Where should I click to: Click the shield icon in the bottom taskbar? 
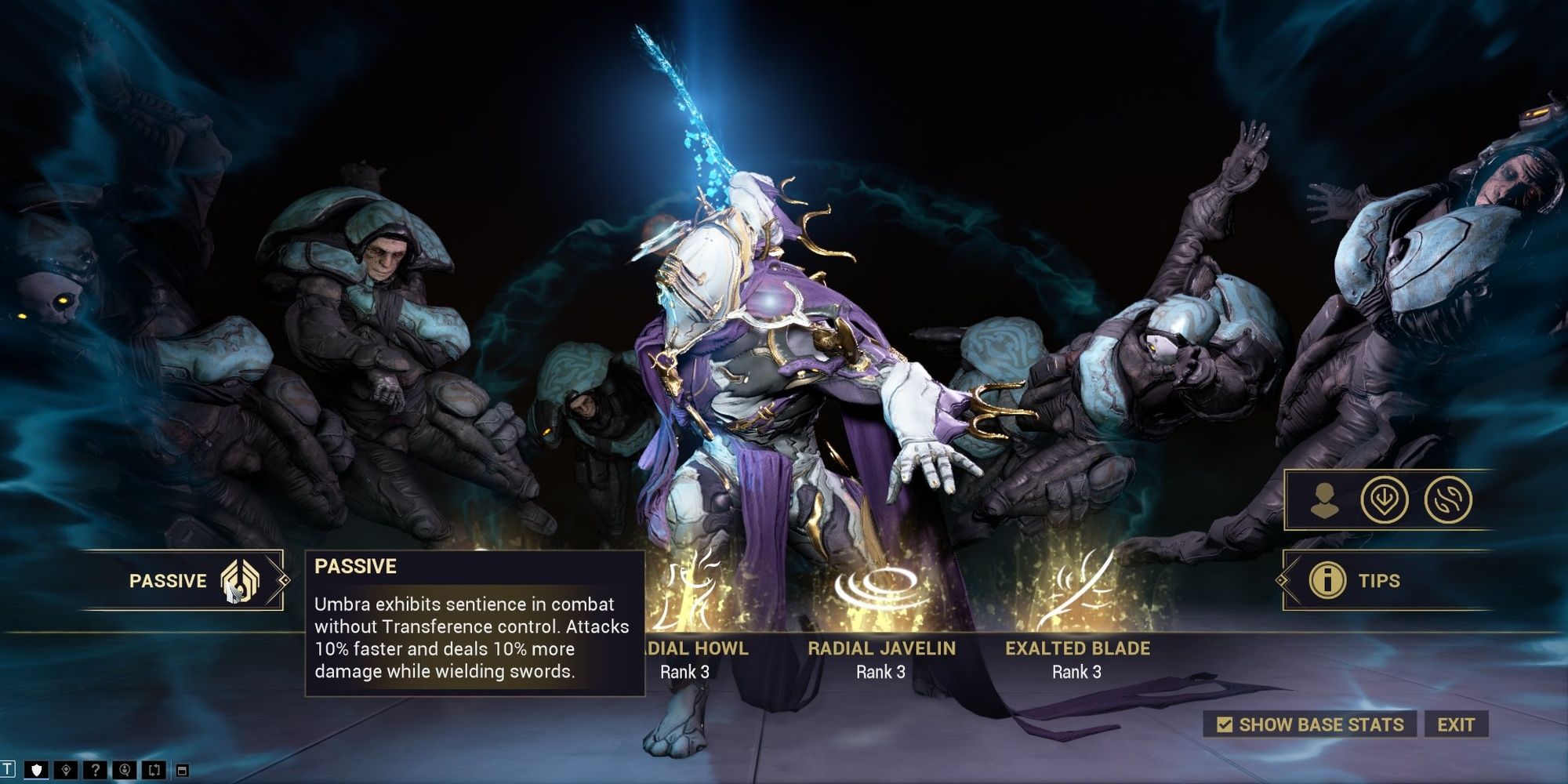coord(36,769)
